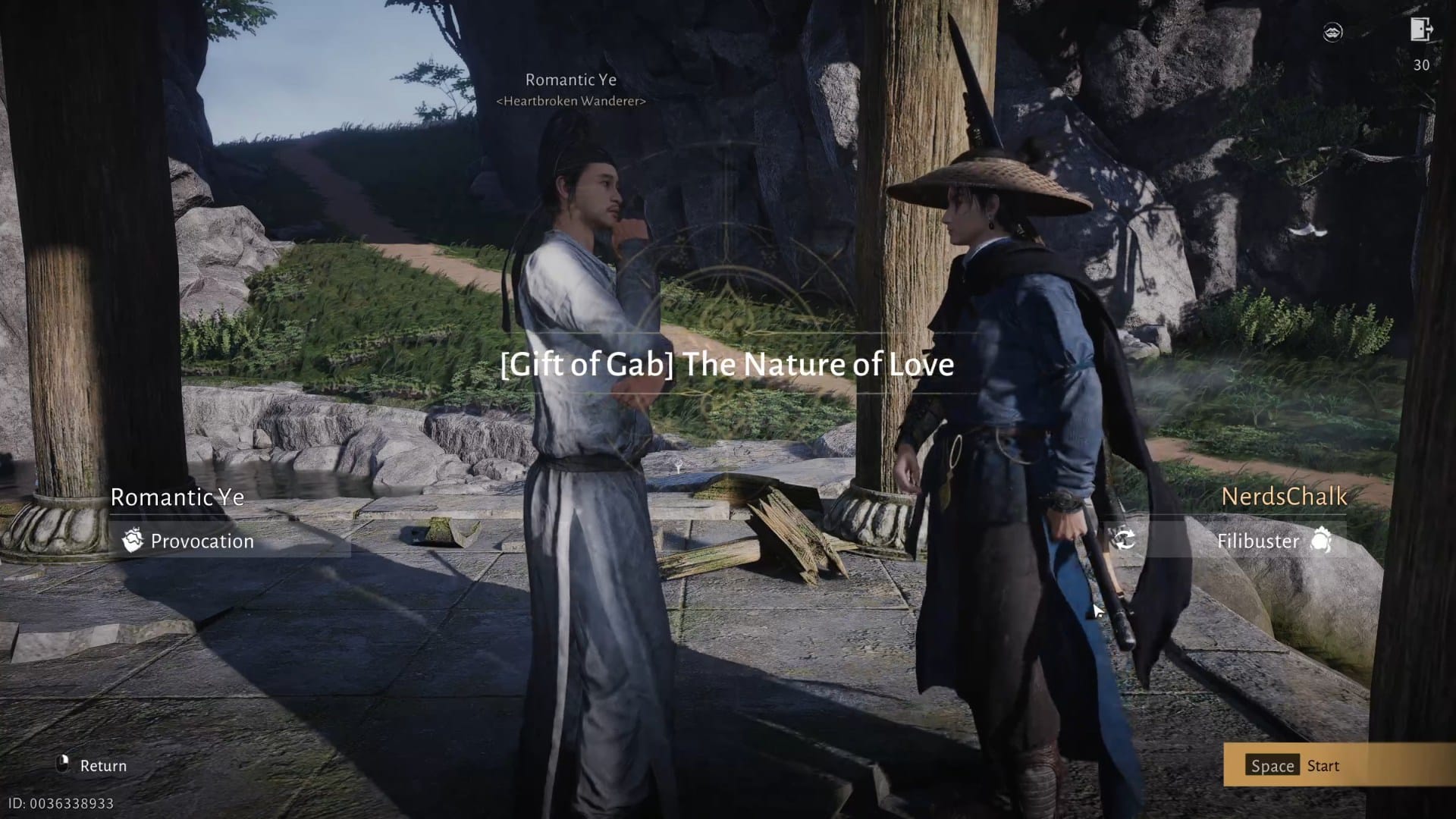The image size is (1456, 819).
Task: Click the circular lips badge in the corner
Action: coord(1334,32)
